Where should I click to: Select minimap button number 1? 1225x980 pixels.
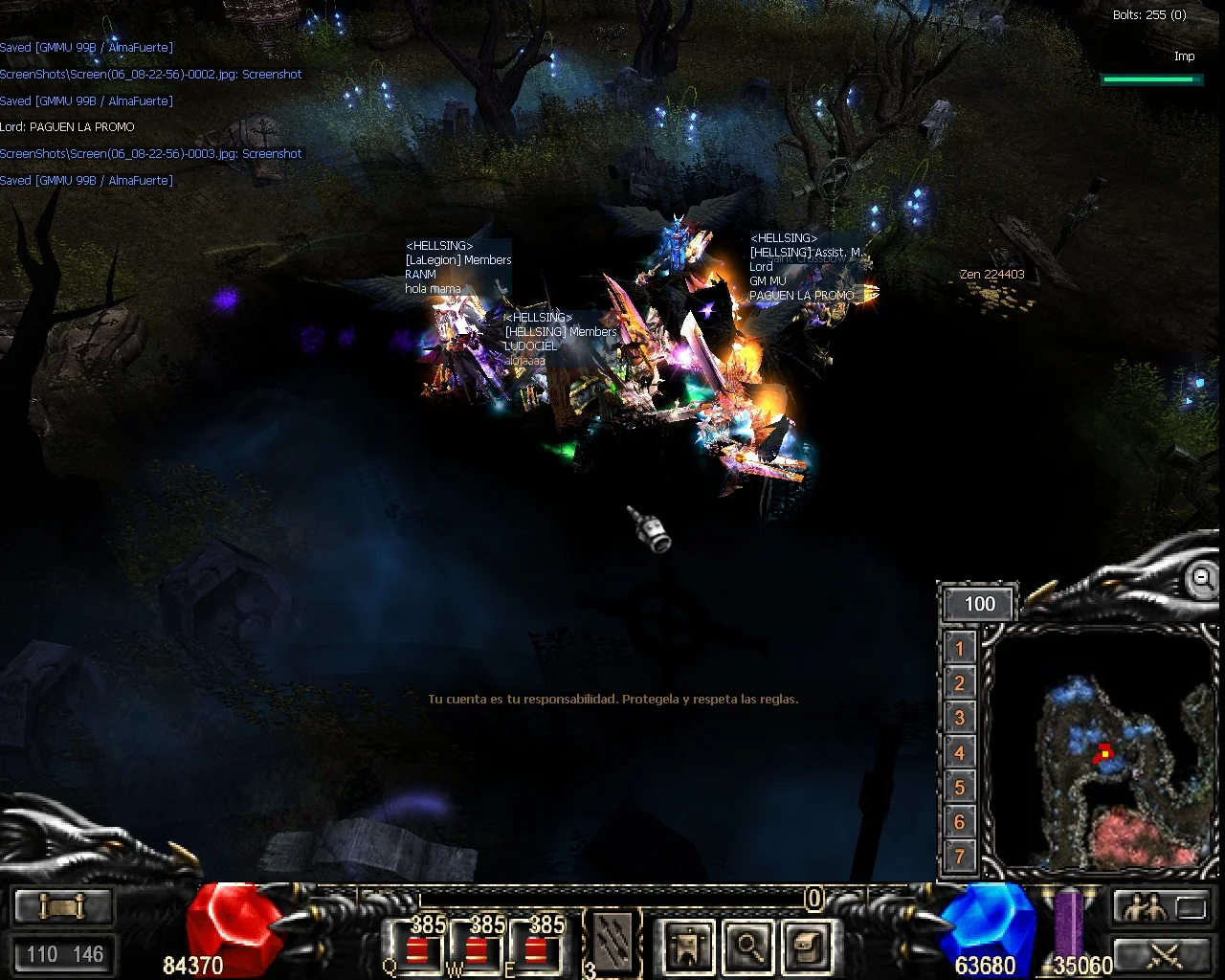tap(960, 649)
